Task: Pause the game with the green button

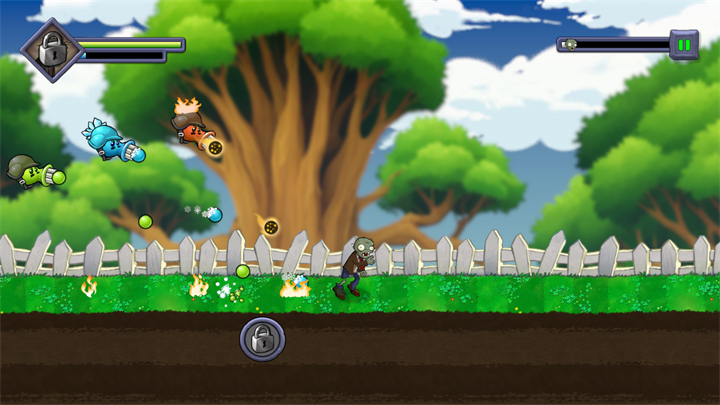Action: 684,45
